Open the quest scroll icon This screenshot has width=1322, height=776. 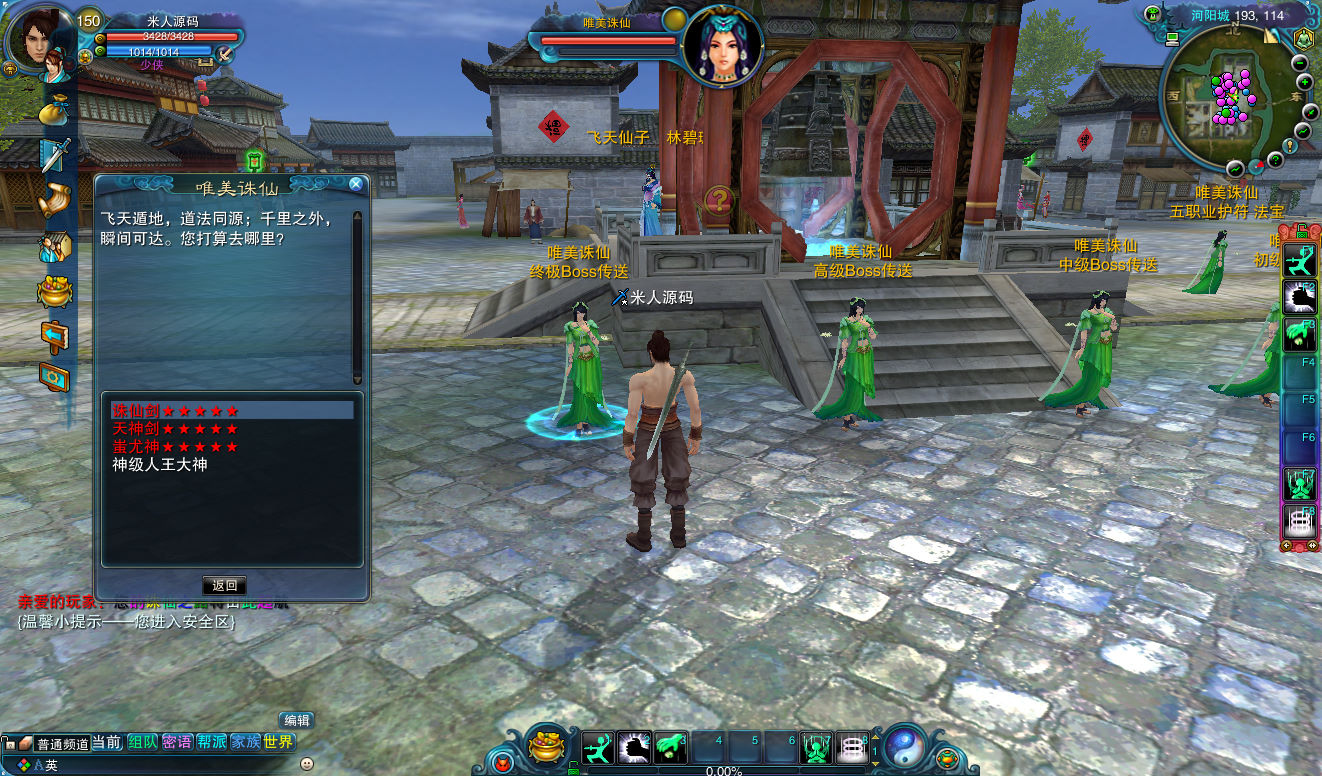coord(55,198)
